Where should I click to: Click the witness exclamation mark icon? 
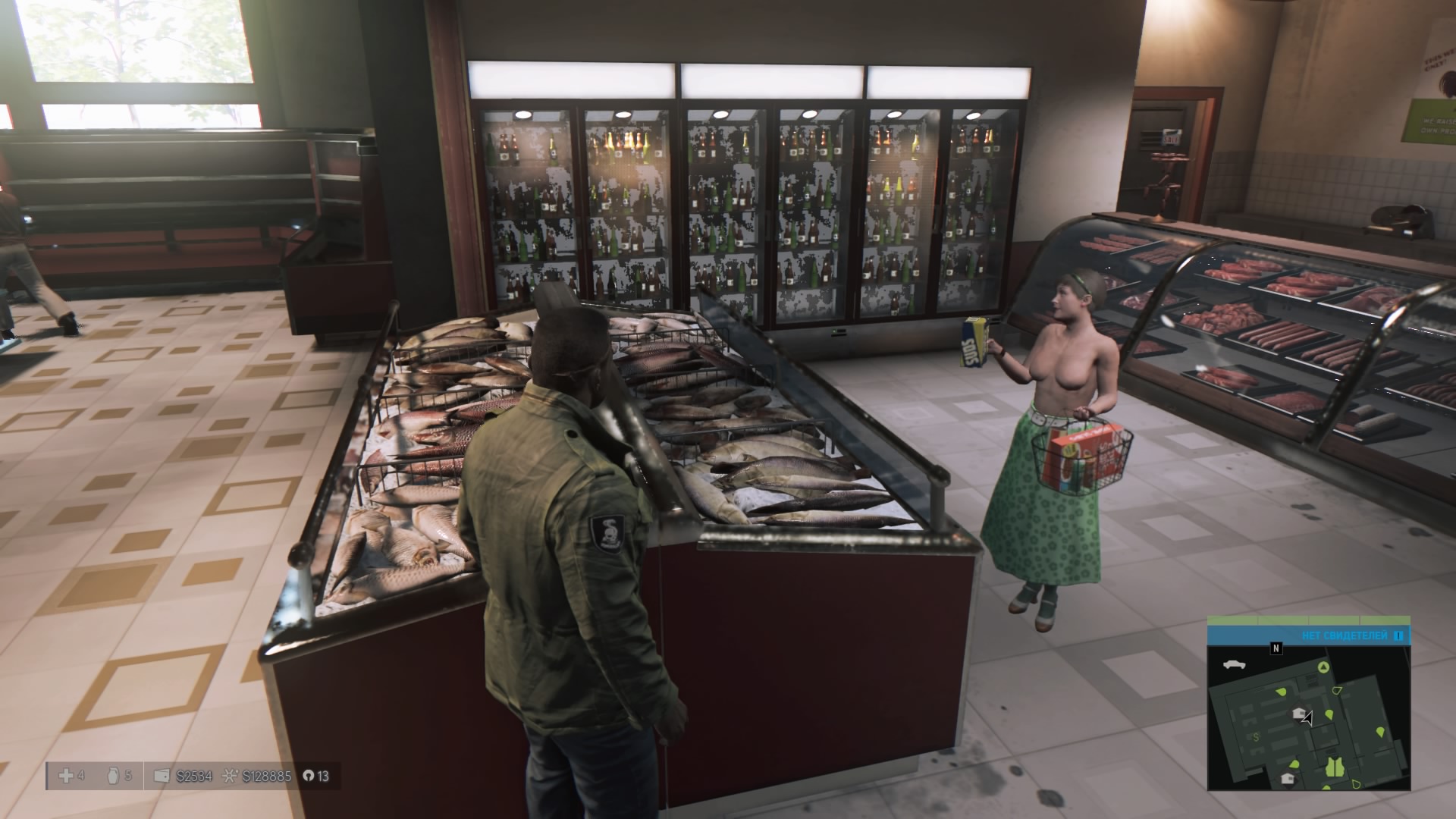[1399, 635]
